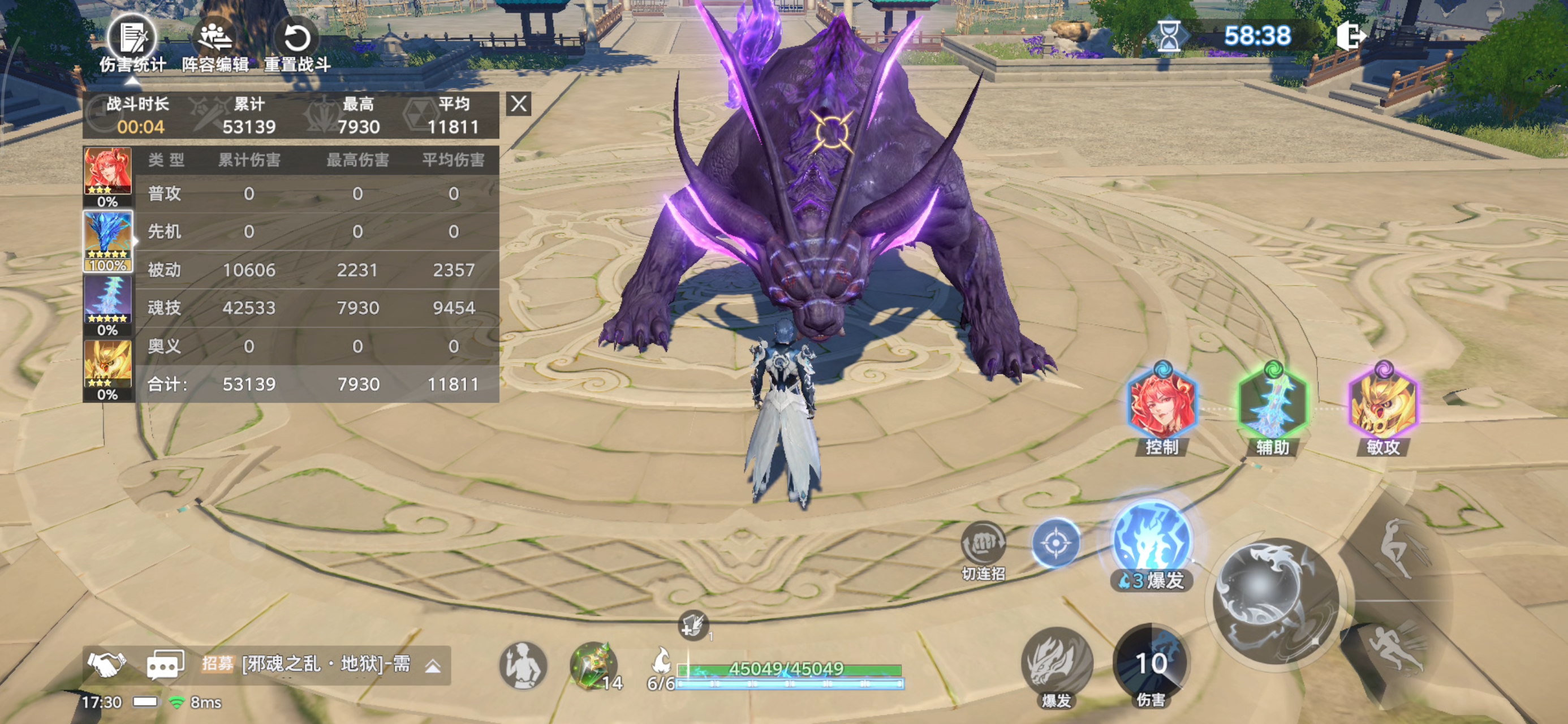Use the green crystal item with count 14
This screenshot has width=1568, height=724.
coord(592,665)
